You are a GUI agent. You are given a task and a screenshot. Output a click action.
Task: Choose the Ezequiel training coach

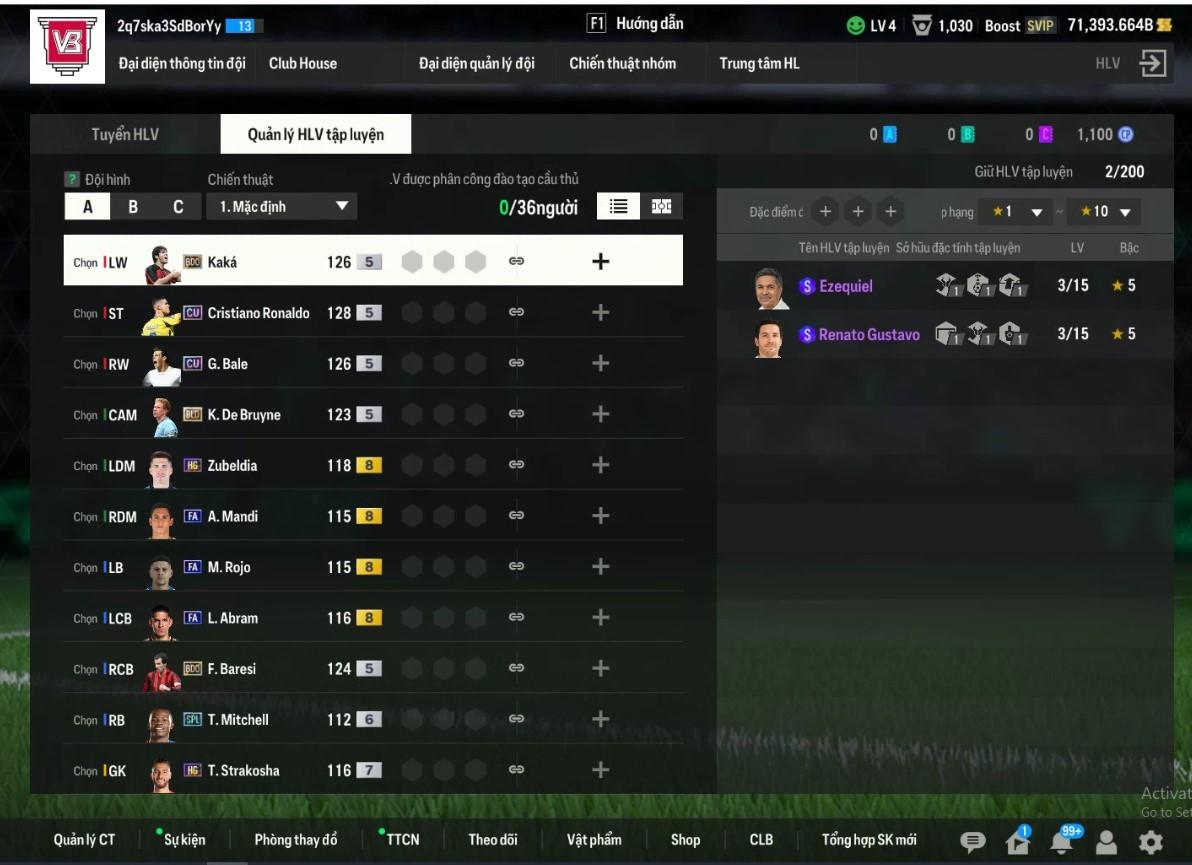pos(845,286)
